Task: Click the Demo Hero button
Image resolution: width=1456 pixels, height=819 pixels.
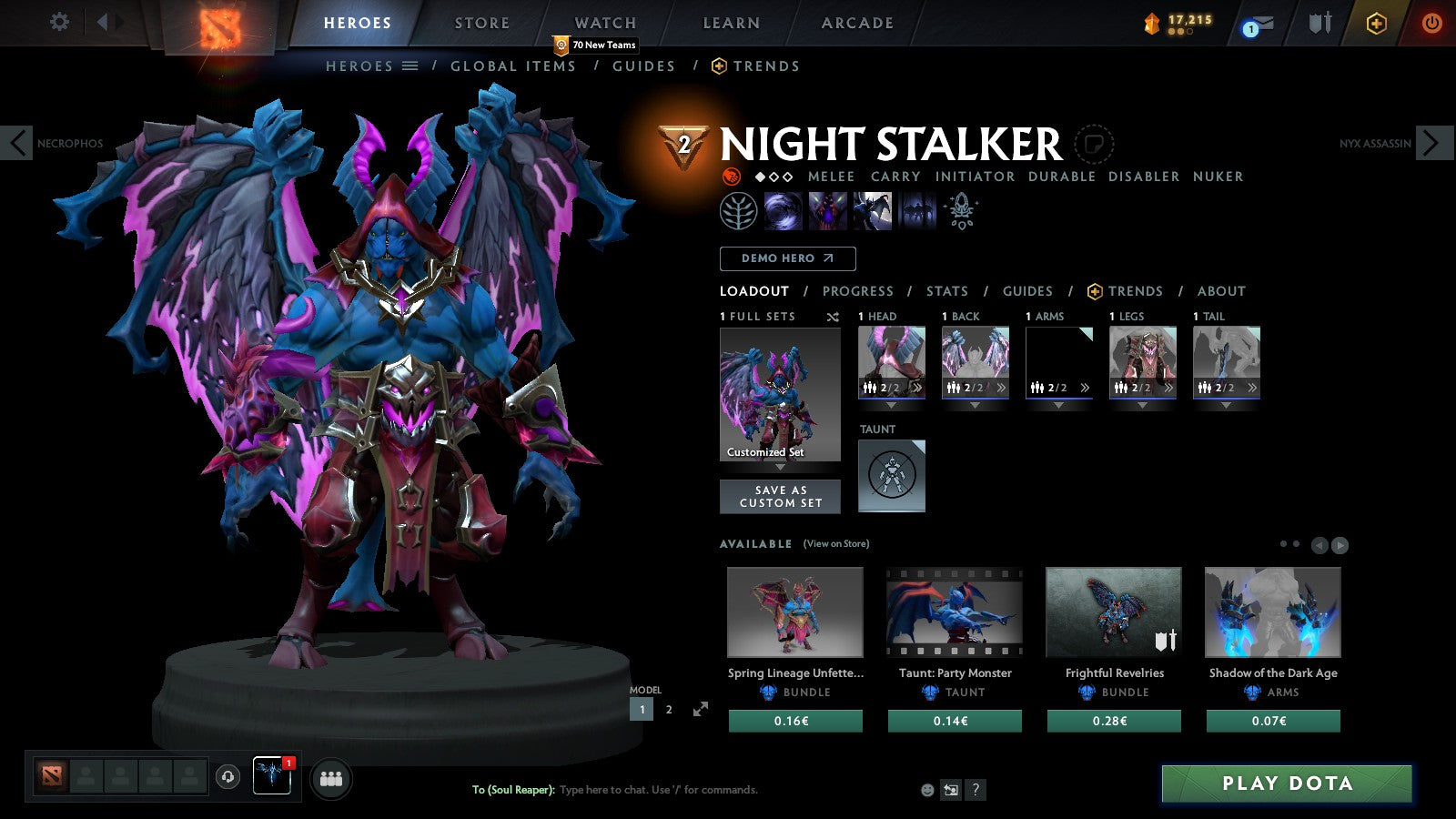Action: [x=787, y=258]
